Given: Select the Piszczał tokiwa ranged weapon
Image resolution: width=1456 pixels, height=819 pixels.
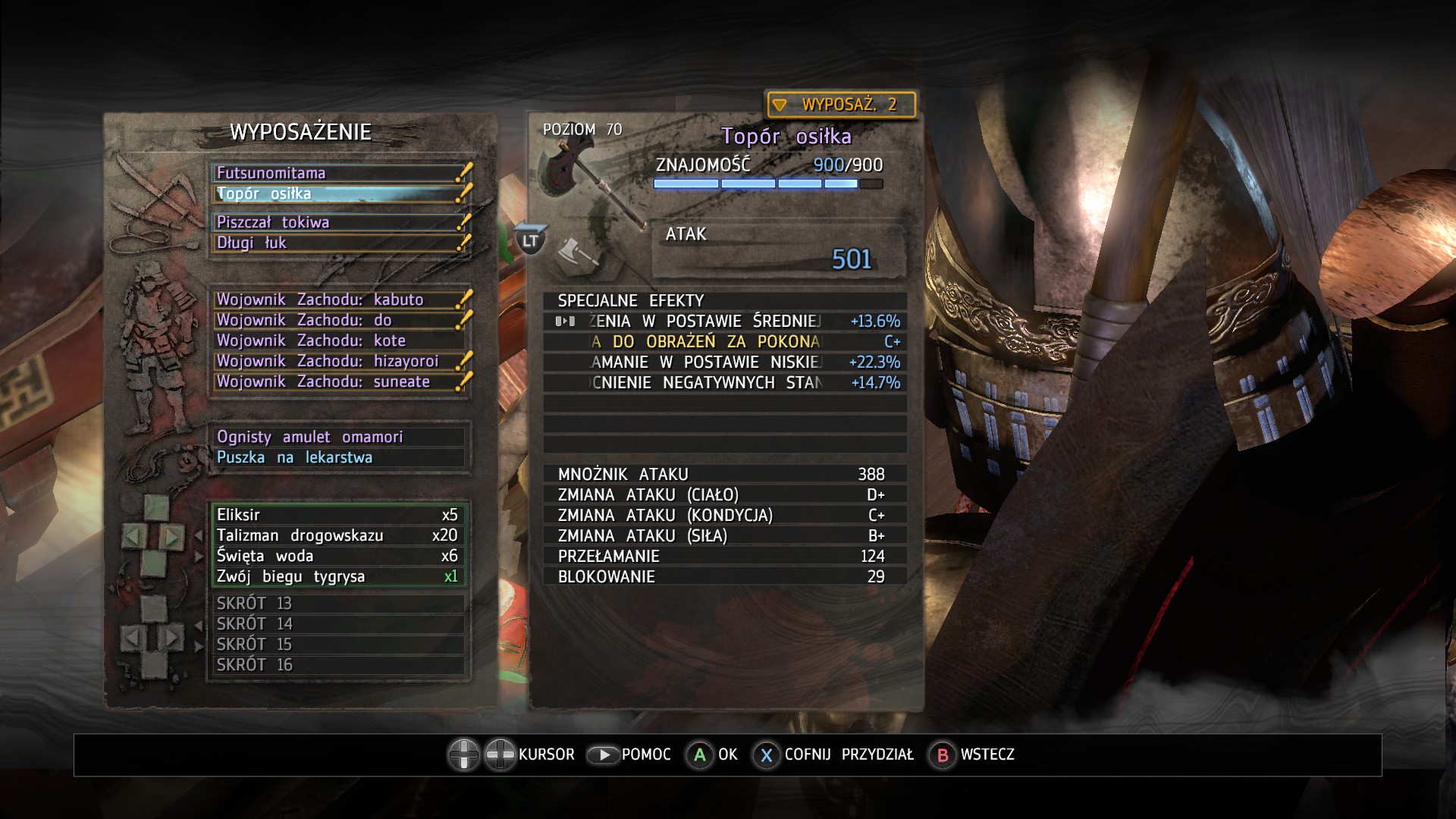Looking at the screenshot, I should [x=338, y=222].
